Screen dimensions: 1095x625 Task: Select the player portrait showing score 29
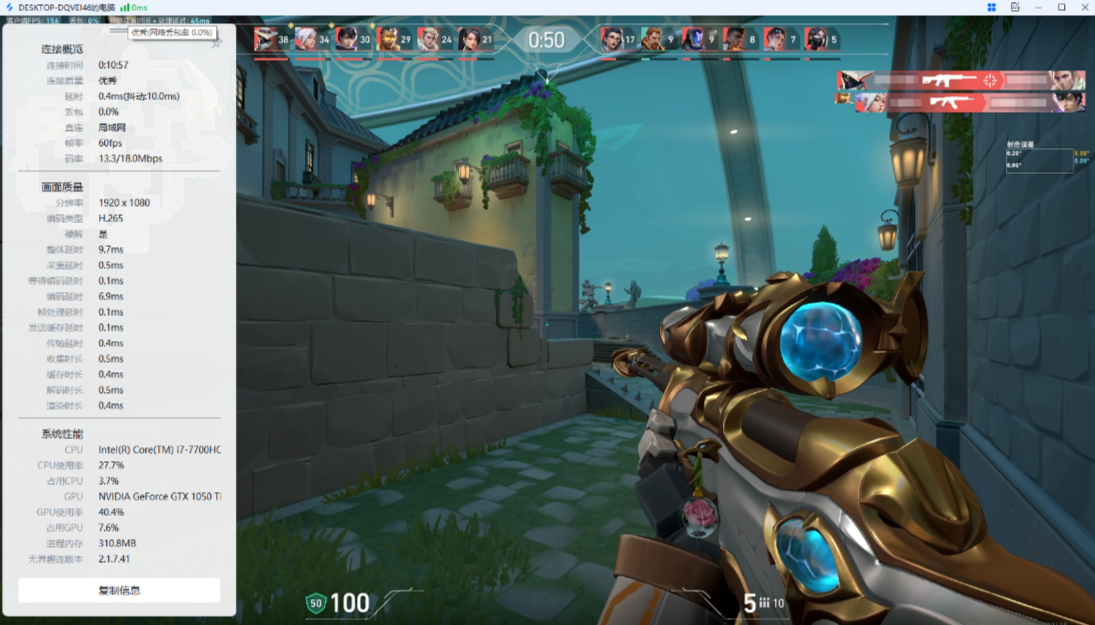pyautogui.click(x=388, y=40)
